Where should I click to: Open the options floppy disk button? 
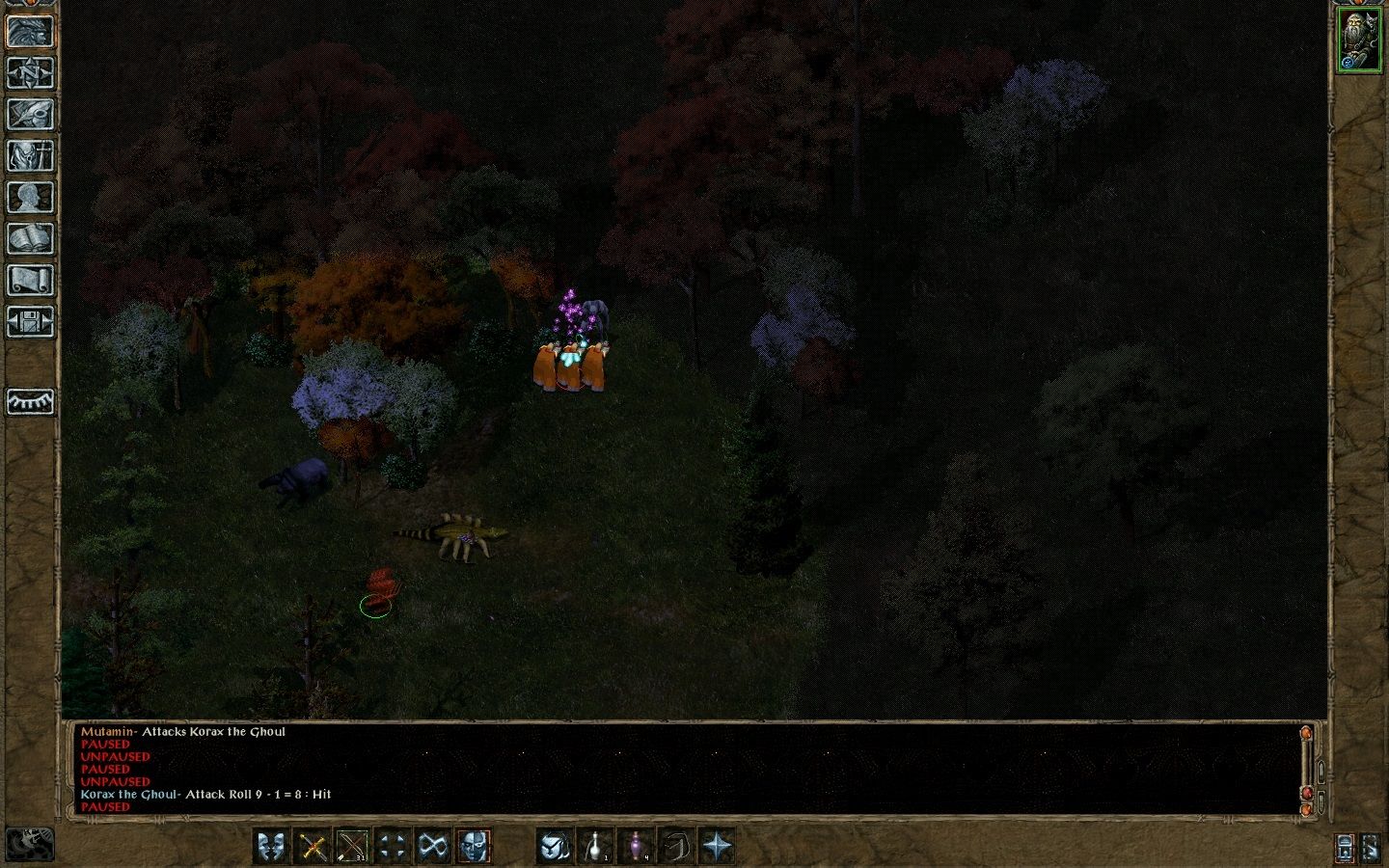pos(30,321)
